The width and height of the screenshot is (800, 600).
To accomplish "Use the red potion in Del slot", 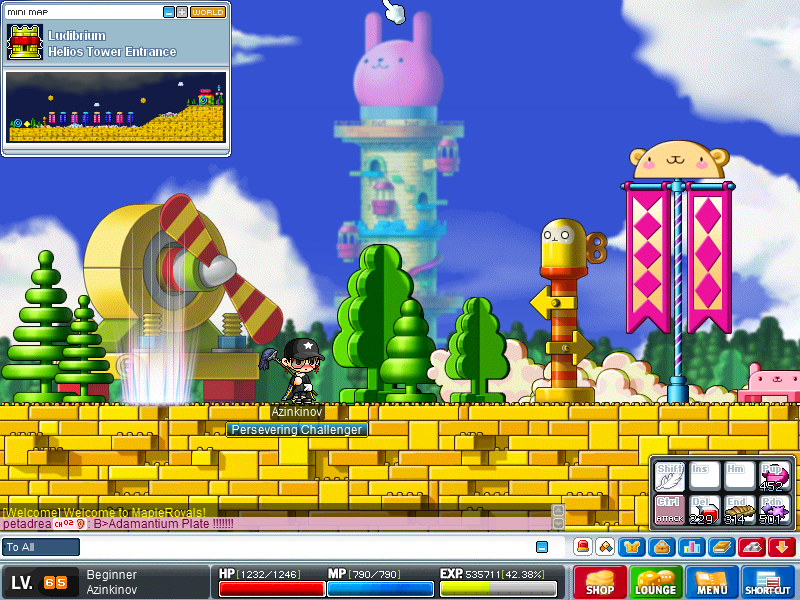I will click(704, 509).
